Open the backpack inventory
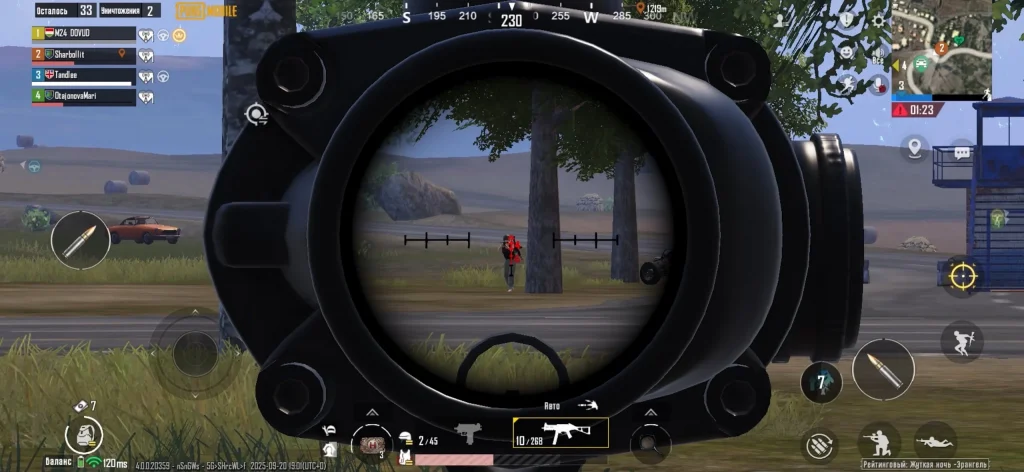Screen dimensions: 1024x472 pos(84,434)
